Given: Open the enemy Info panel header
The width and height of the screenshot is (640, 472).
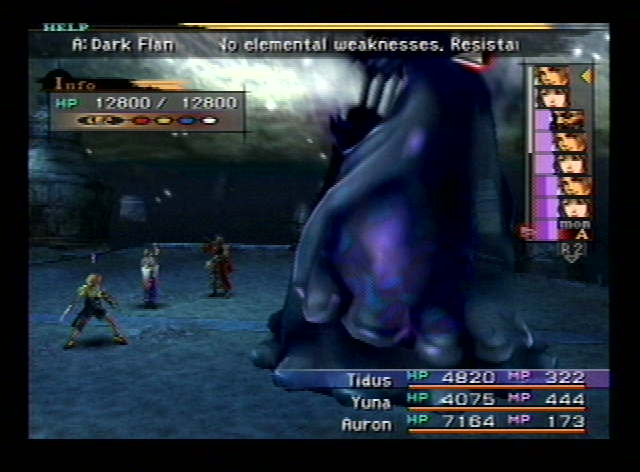Looking at the screenshot, I should click(76, 84).
